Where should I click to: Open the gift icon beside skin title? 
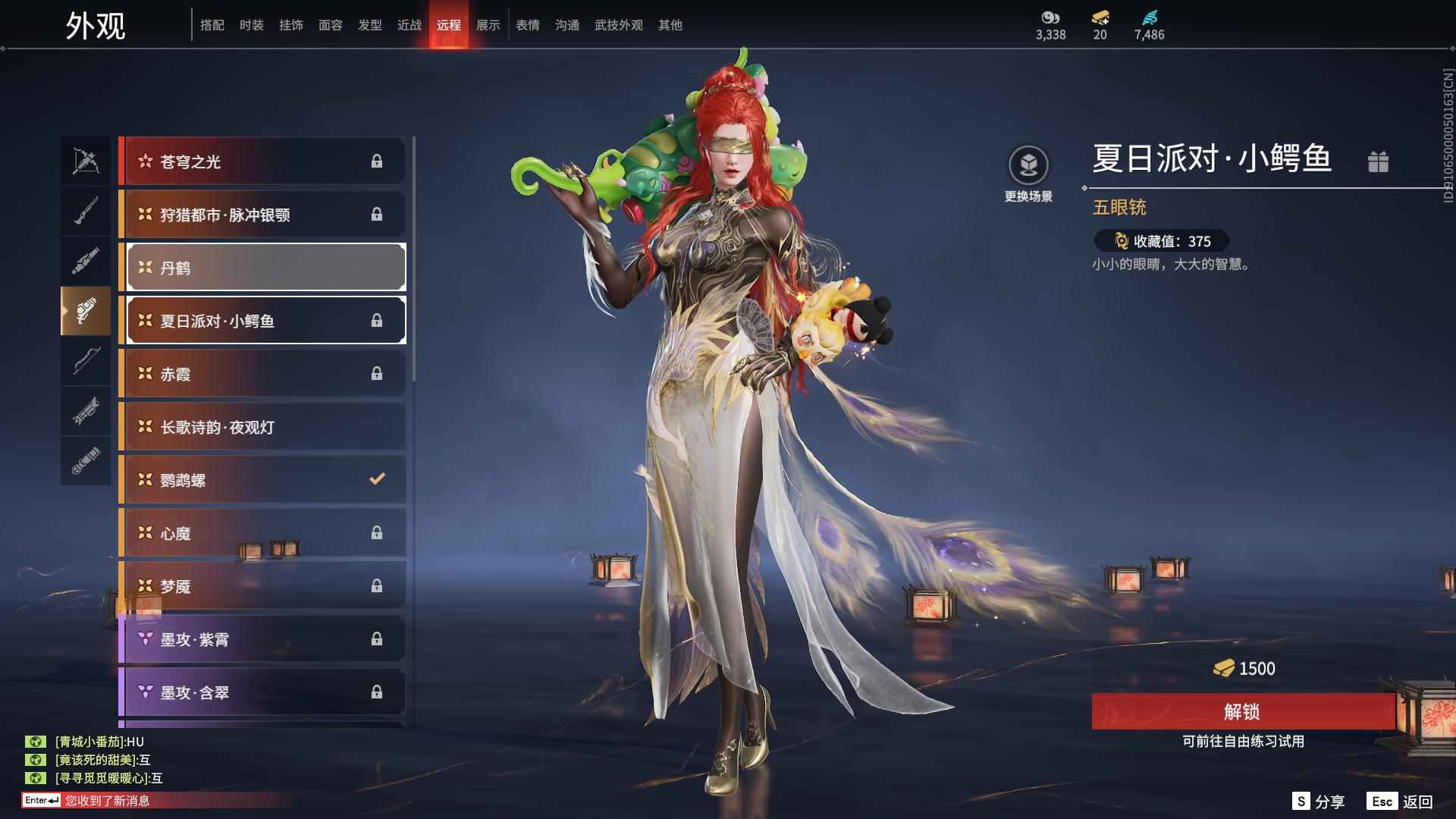[x=1378, y=162]
